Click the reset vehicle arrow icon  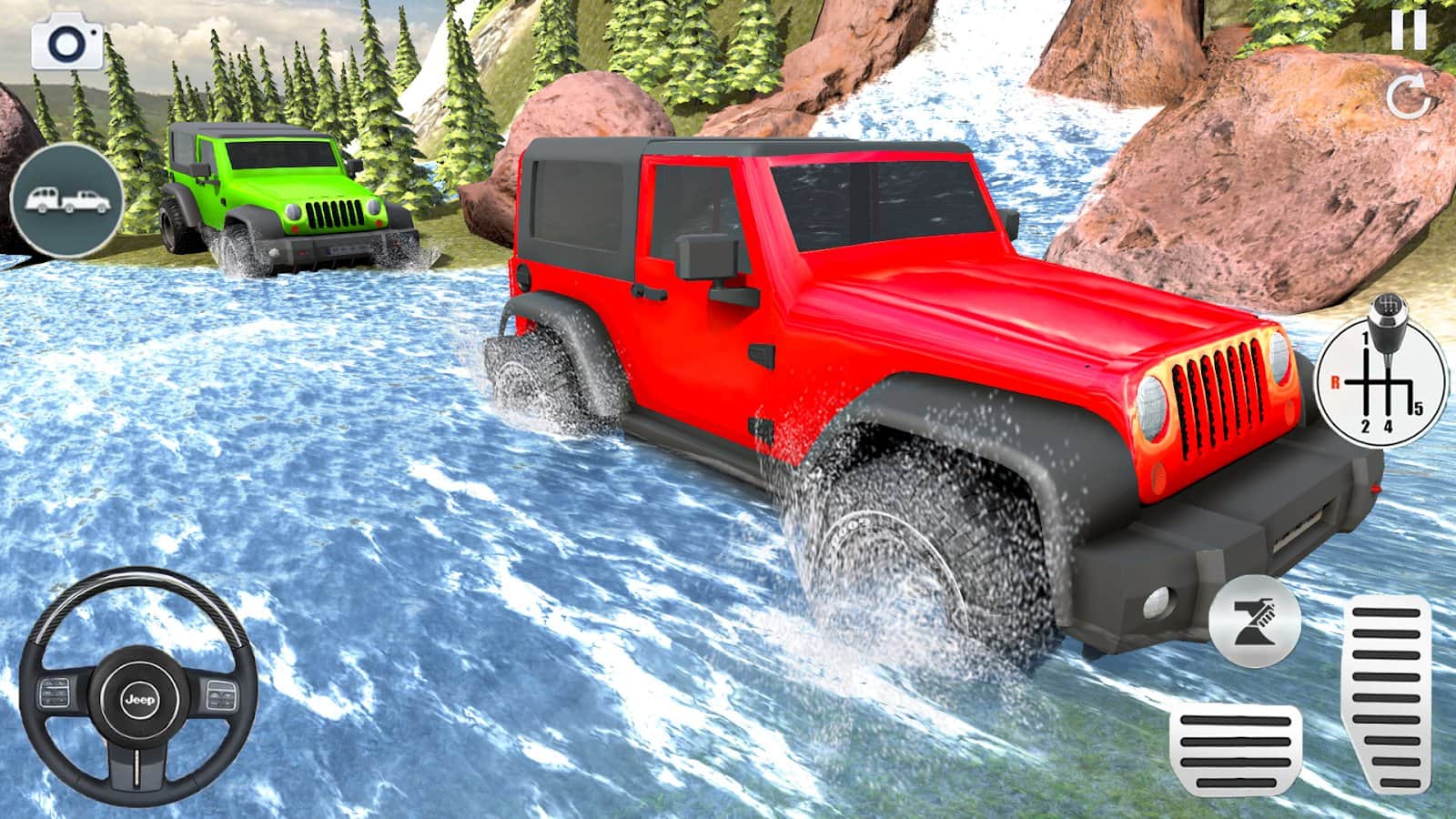click(1408, 97)
